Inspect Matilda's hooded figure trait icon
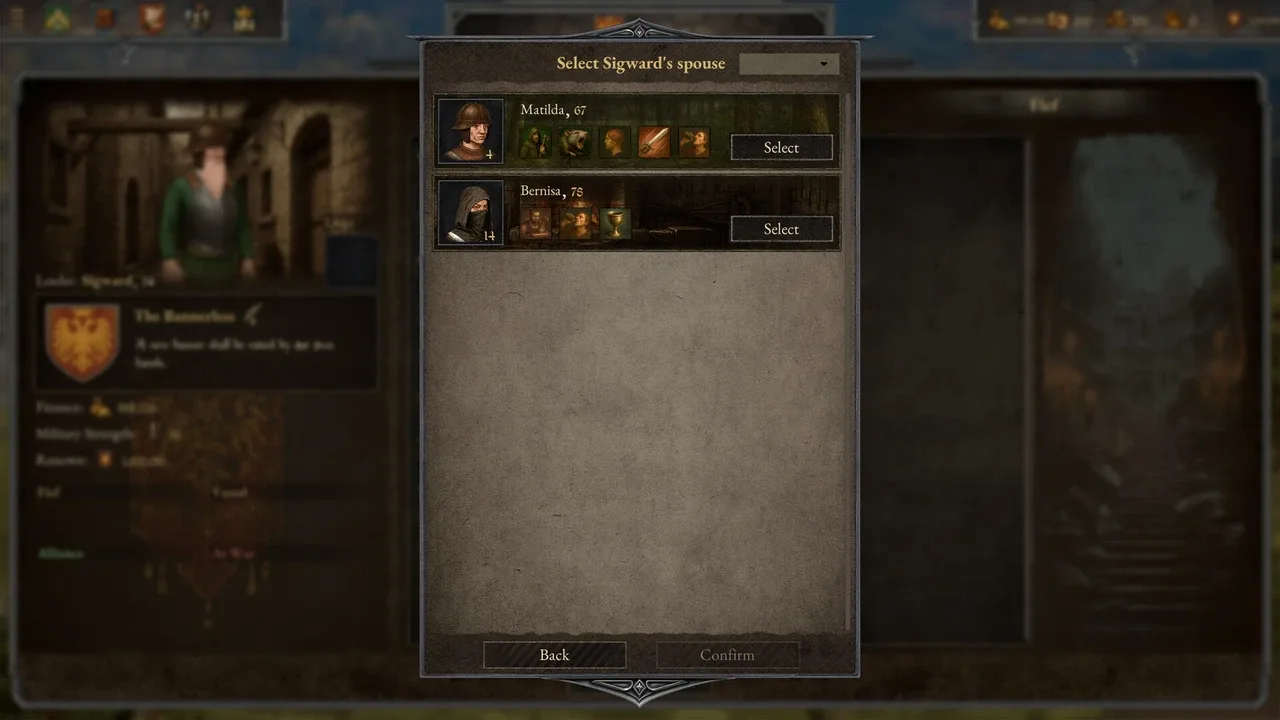Screen dimensions: 1280x720 coord(535,143)
